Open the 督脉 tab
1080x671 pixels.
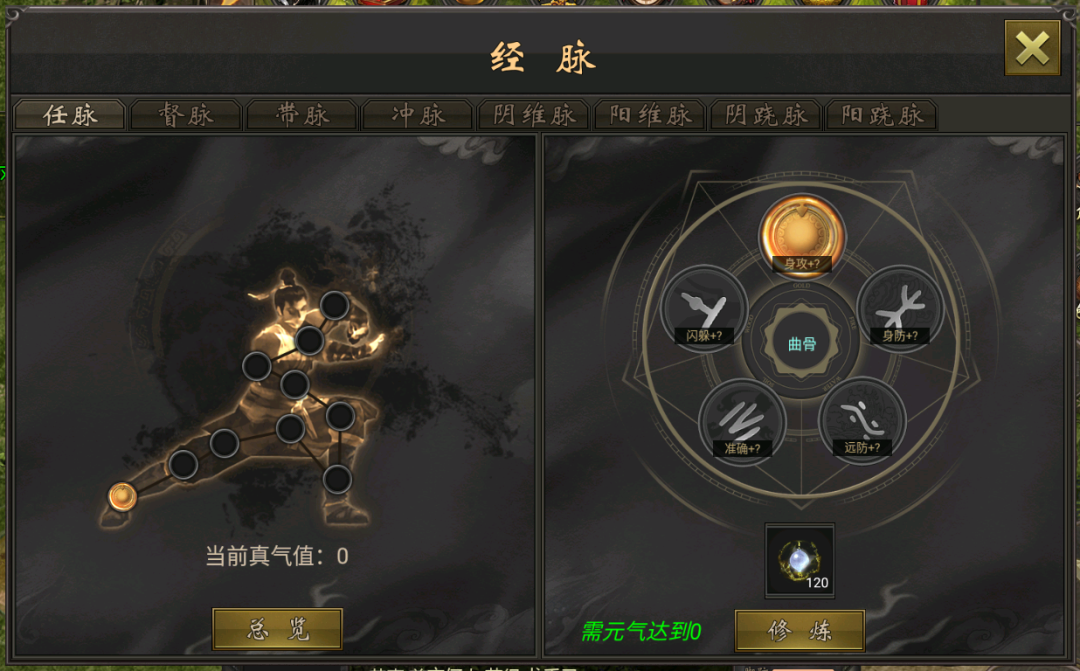(186, 115)
